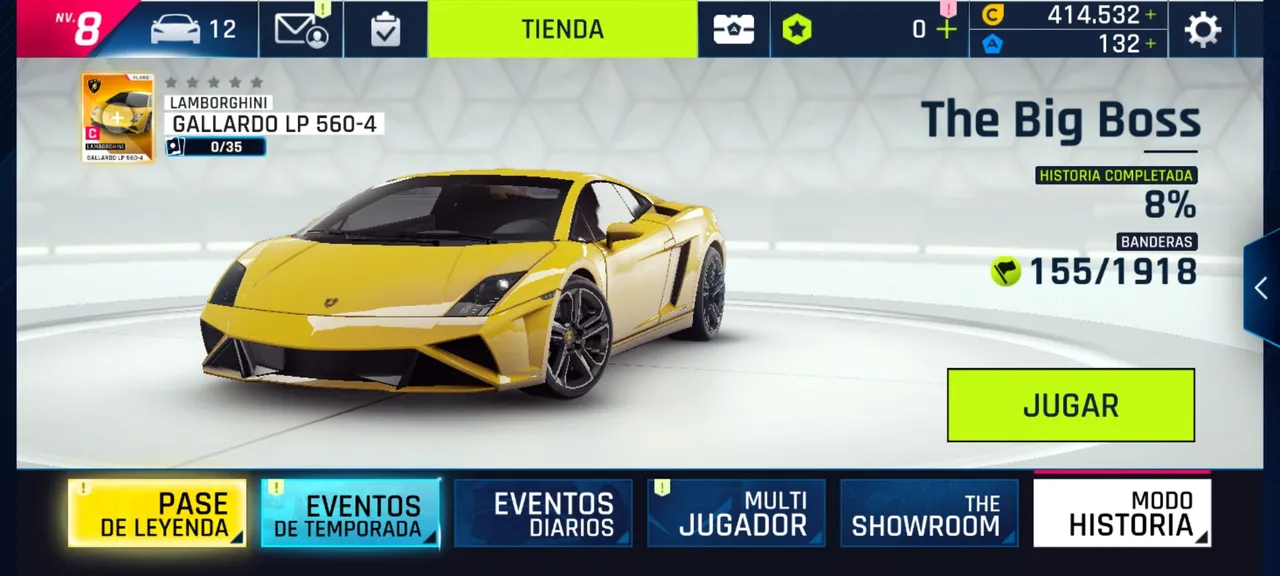Open the card packs icon
Image resolution: width=1280 pixels, height=576 pixels.
[x=733, y=29]
